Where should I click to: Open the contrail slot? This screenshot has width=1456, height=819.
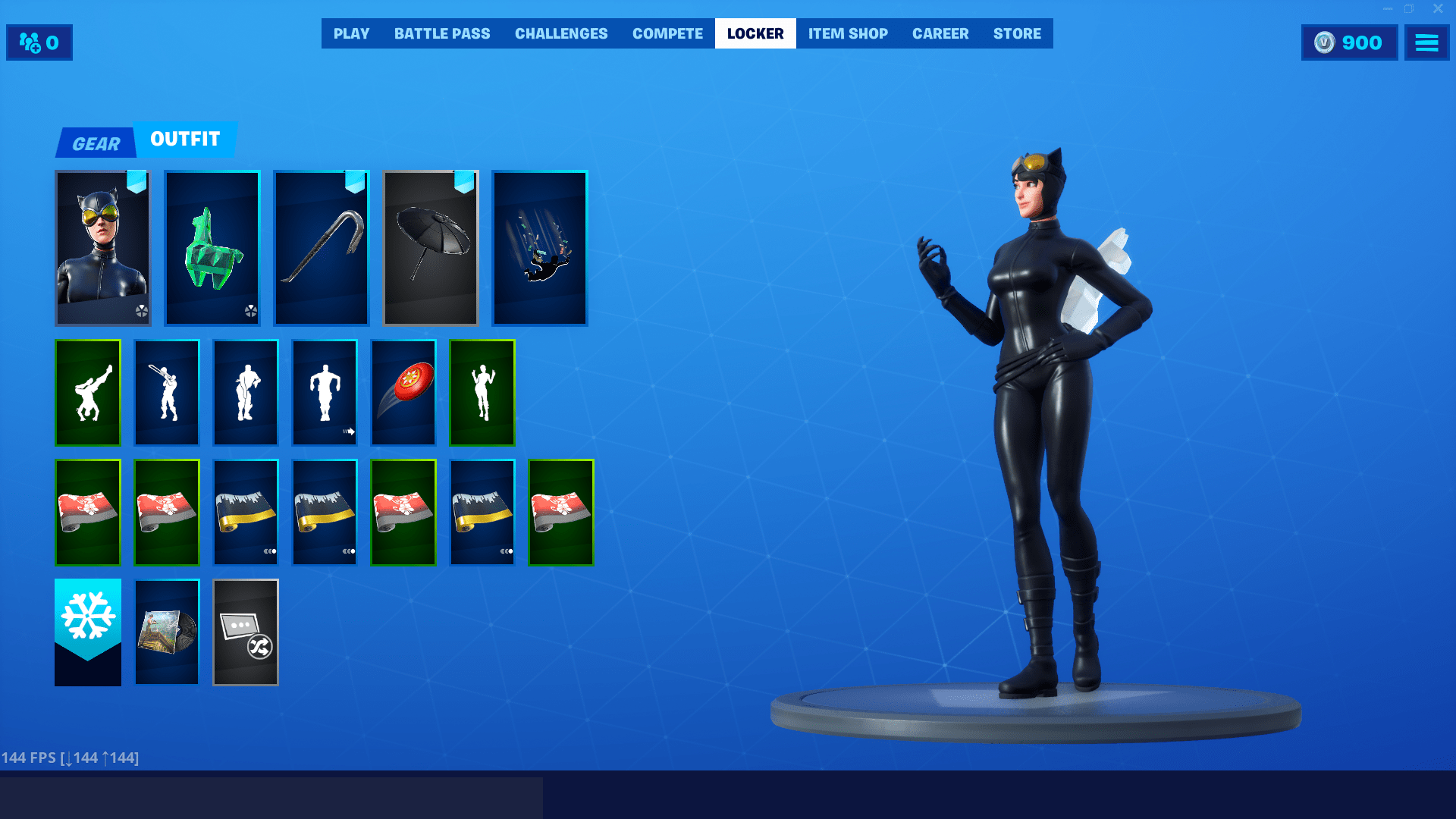click(539, 248)
